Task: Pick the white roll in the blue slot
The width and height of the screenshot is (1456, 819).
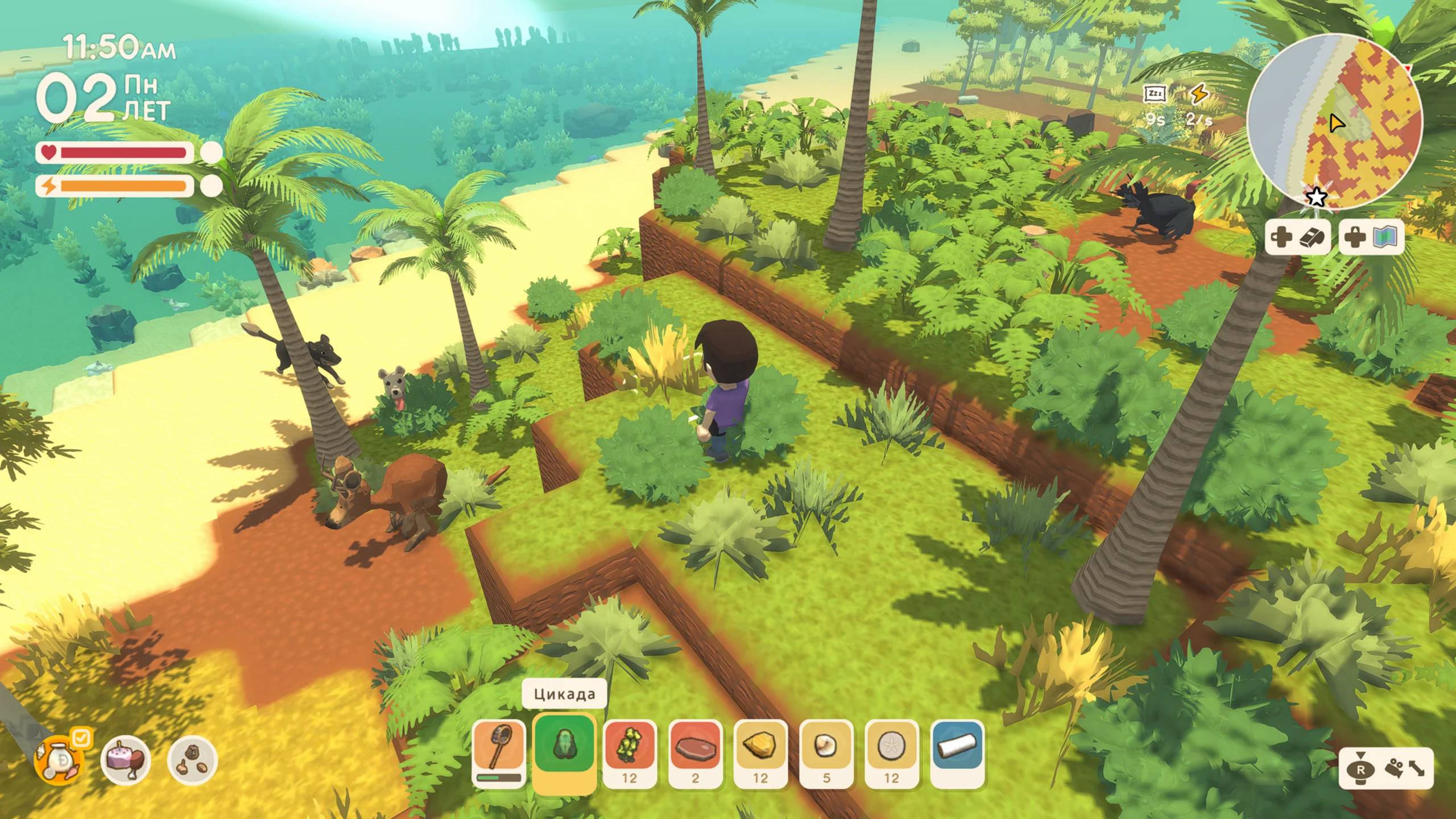Action: 957,751
